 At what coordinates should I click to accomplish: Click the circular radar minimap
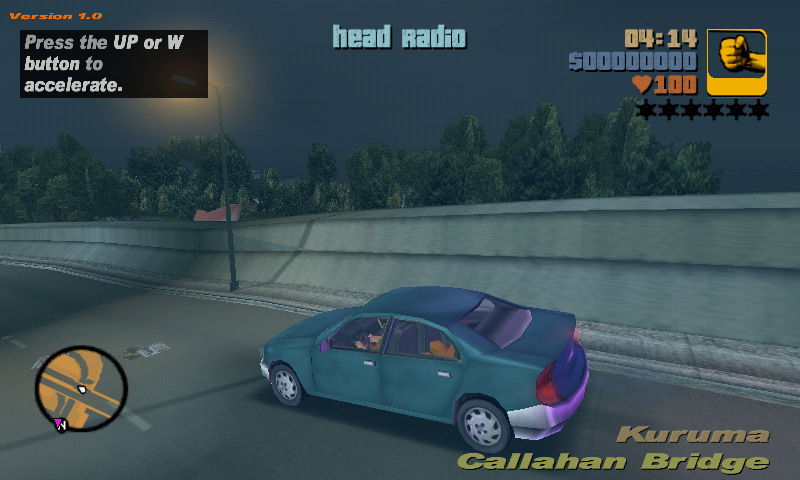click(81, 389)
